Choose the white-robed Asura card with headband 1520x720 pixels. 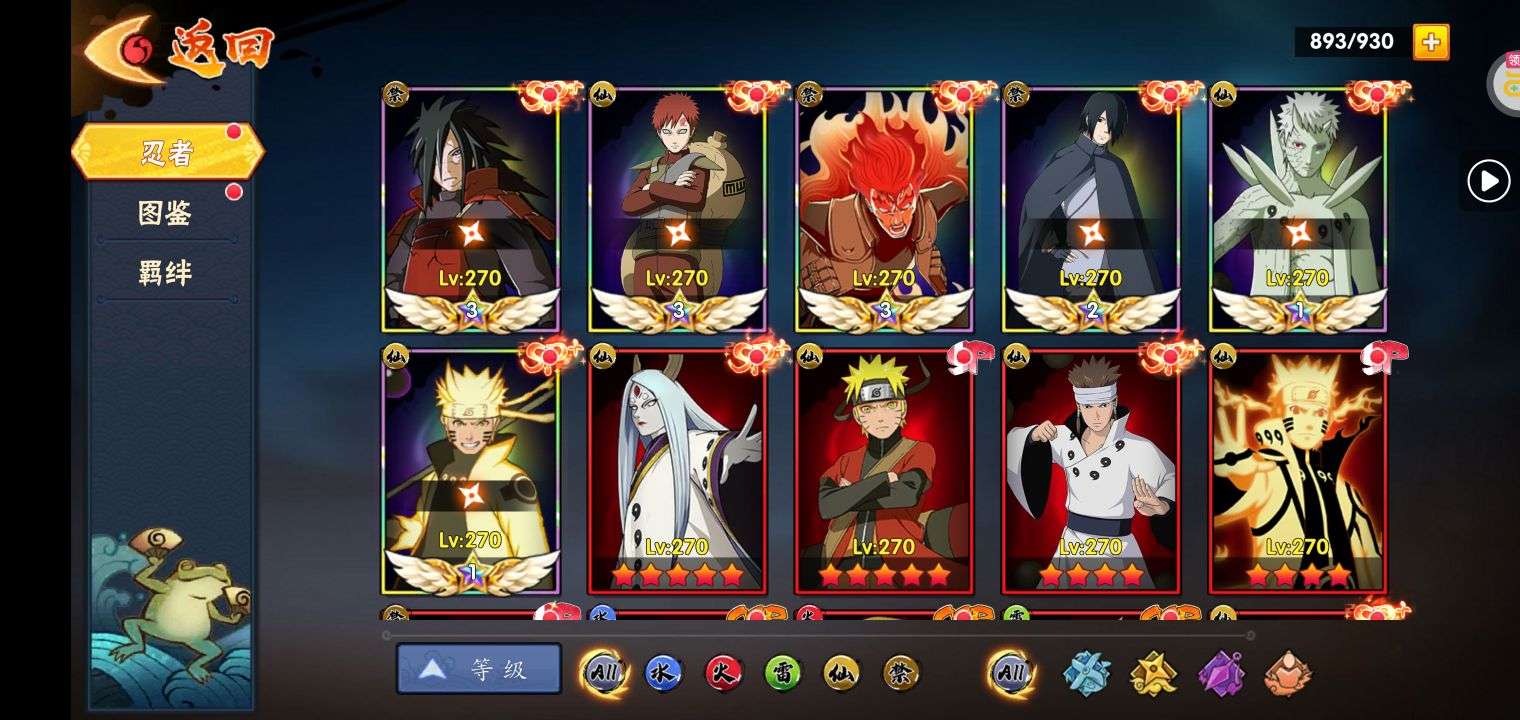point(1090,470)
